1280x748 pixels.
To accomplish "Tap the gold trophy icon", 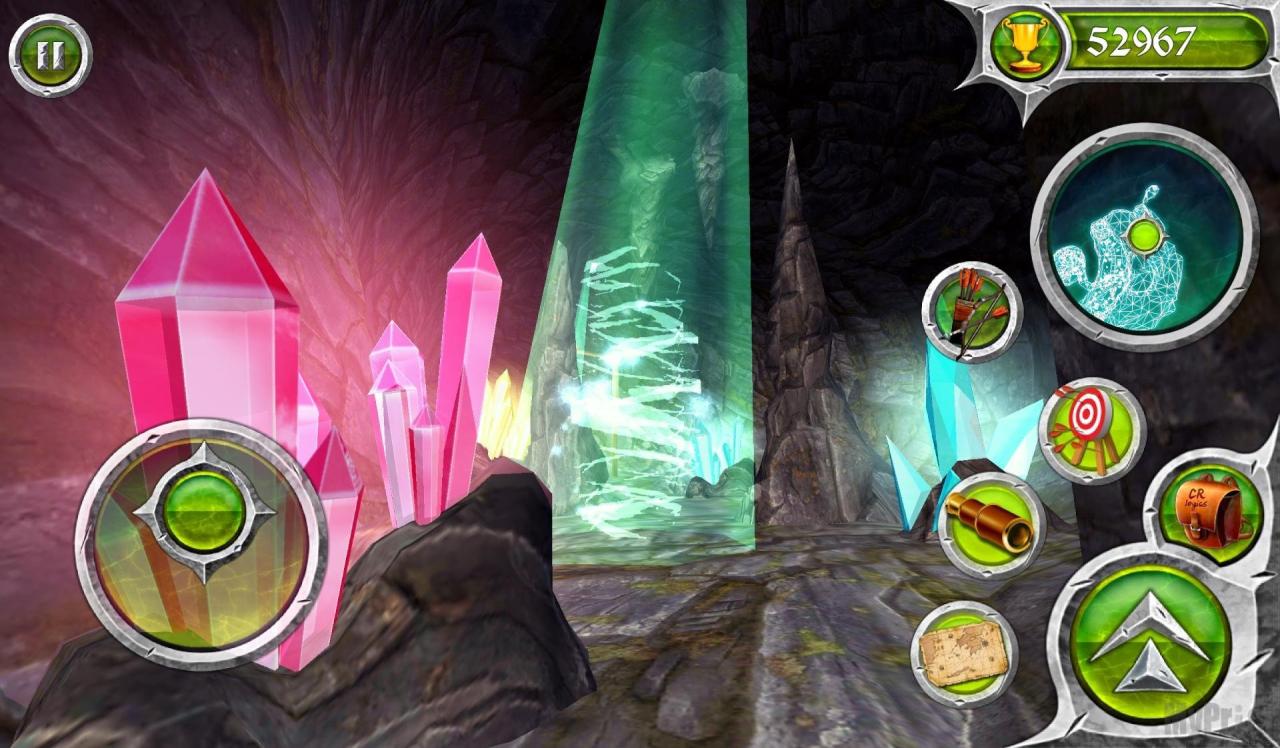I will (1026, 43).
